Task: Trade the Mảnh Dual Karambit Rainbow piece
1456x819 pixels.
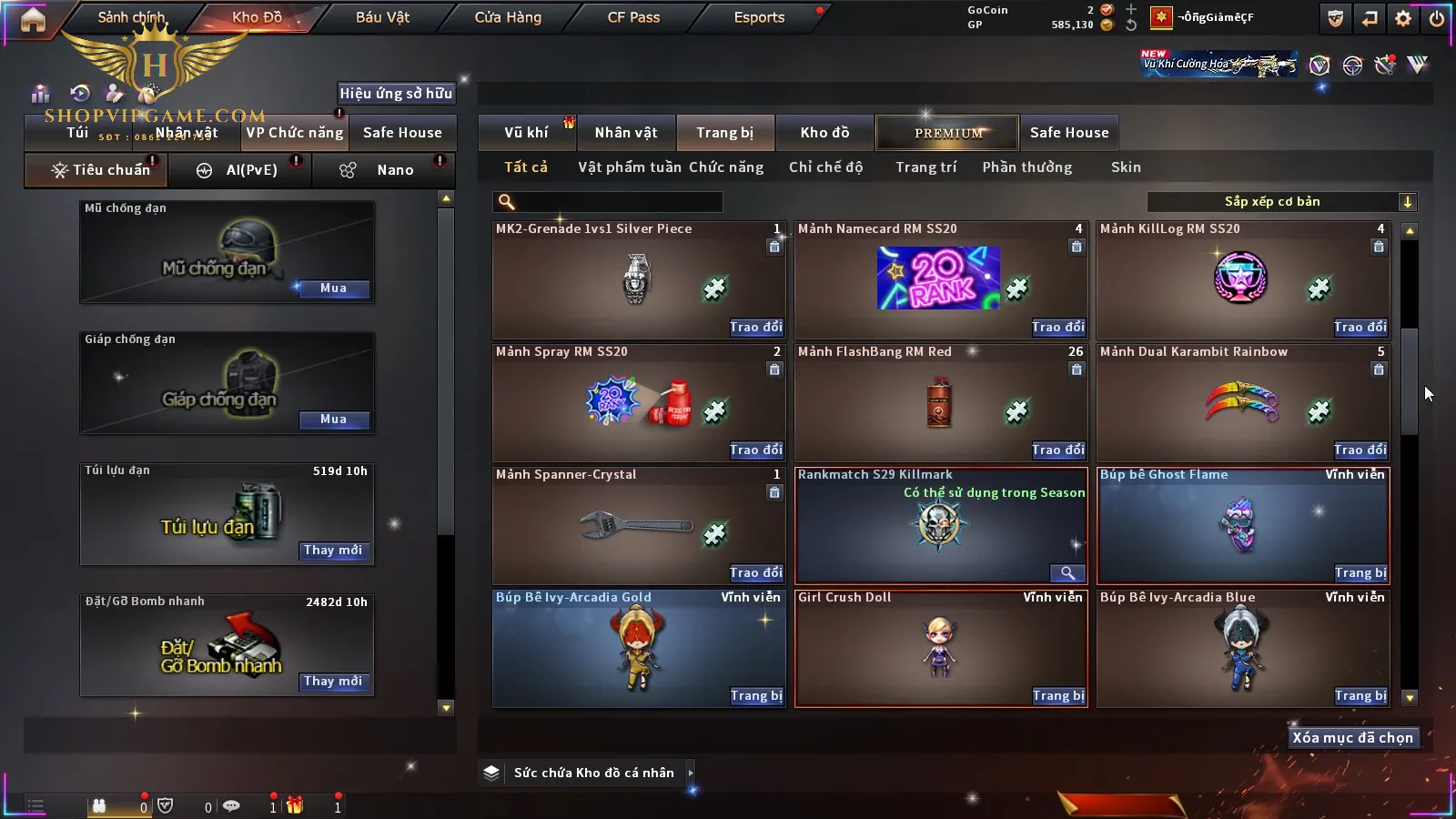Action: pyautogui.click(x=1360, y=450)
